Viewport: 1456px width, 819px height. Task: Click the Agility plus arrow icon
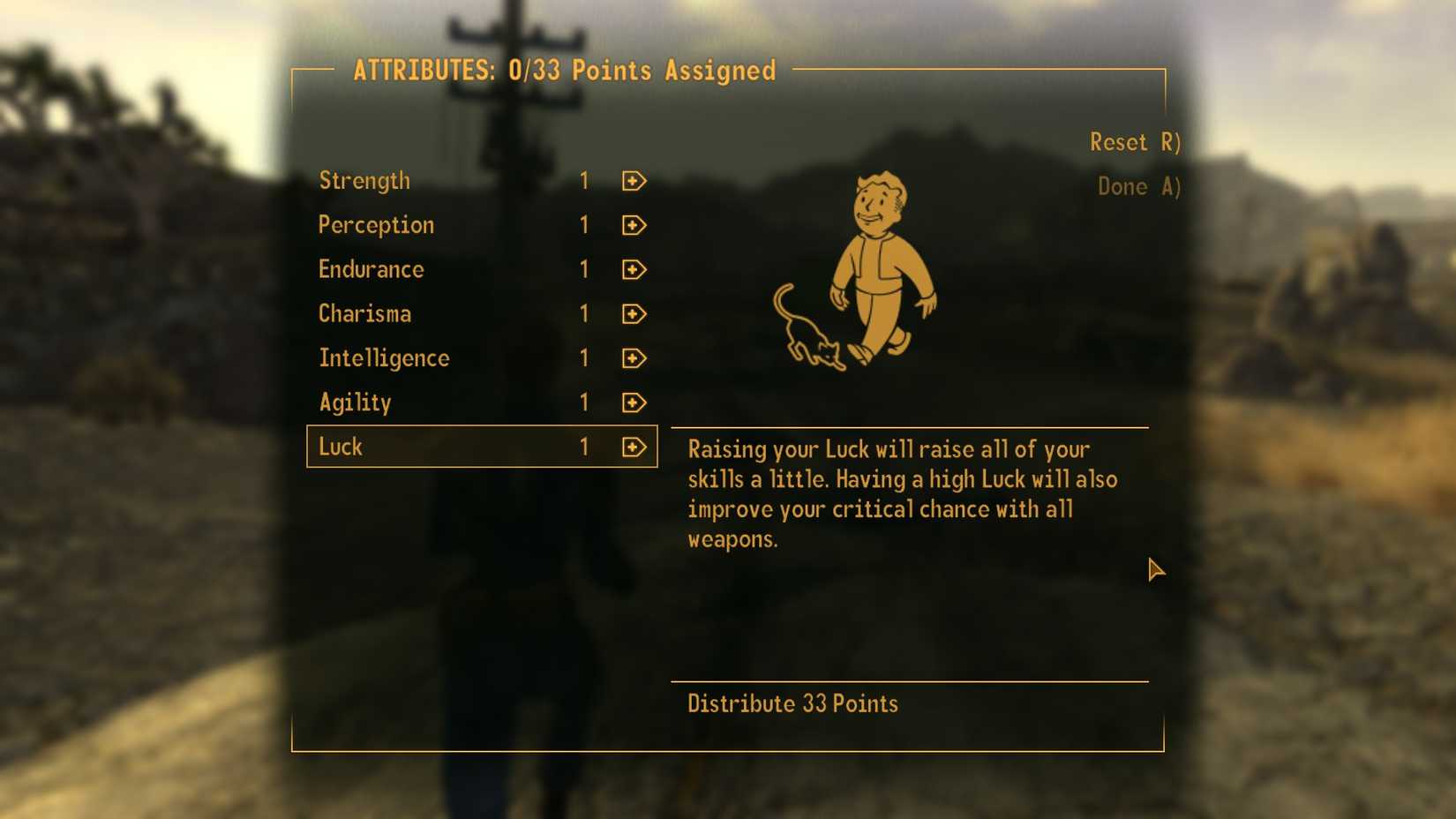[x=634, y=403]
